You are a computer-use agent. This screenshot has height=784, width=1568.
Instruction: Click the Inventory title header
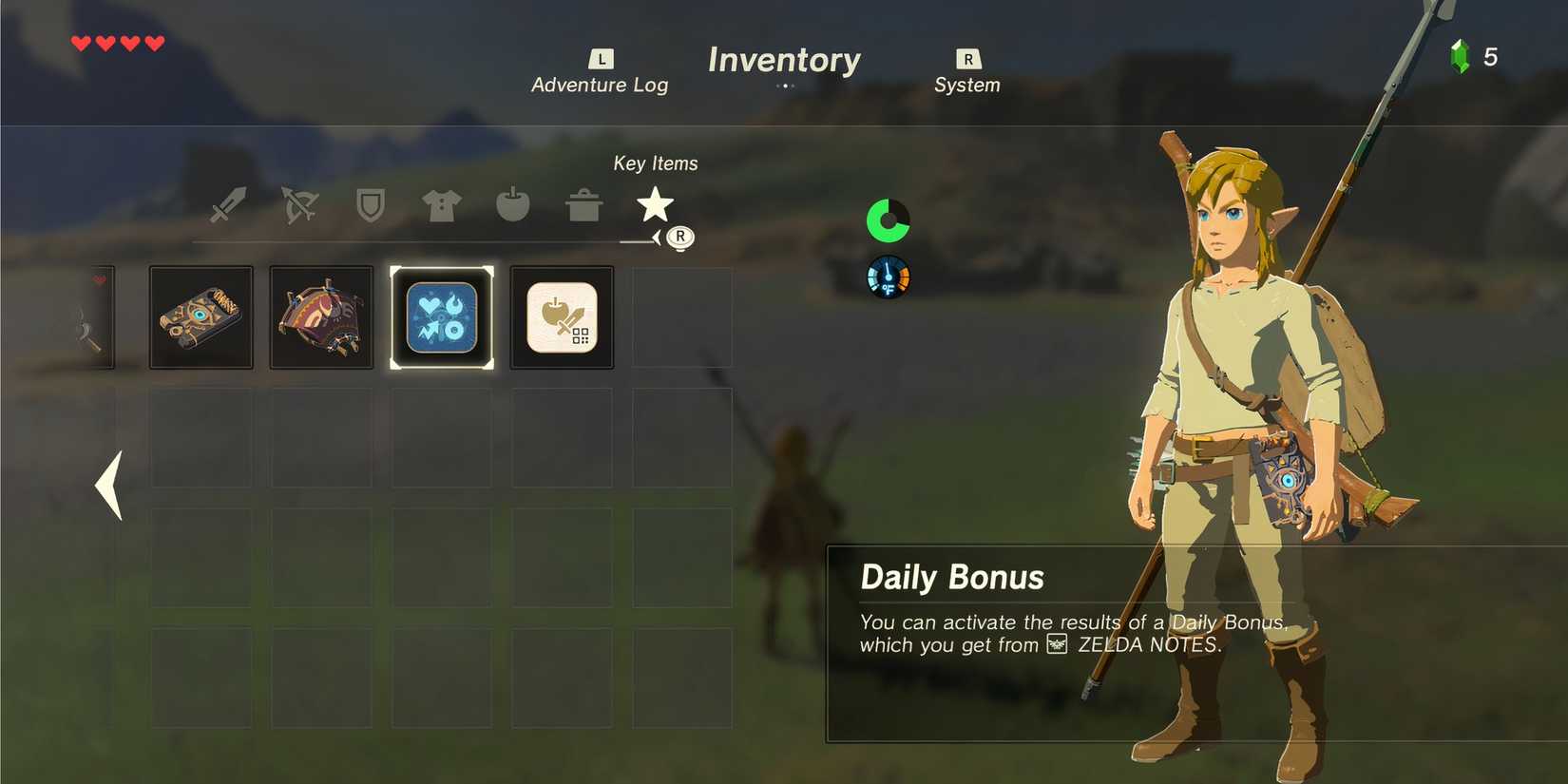(784, 60)
